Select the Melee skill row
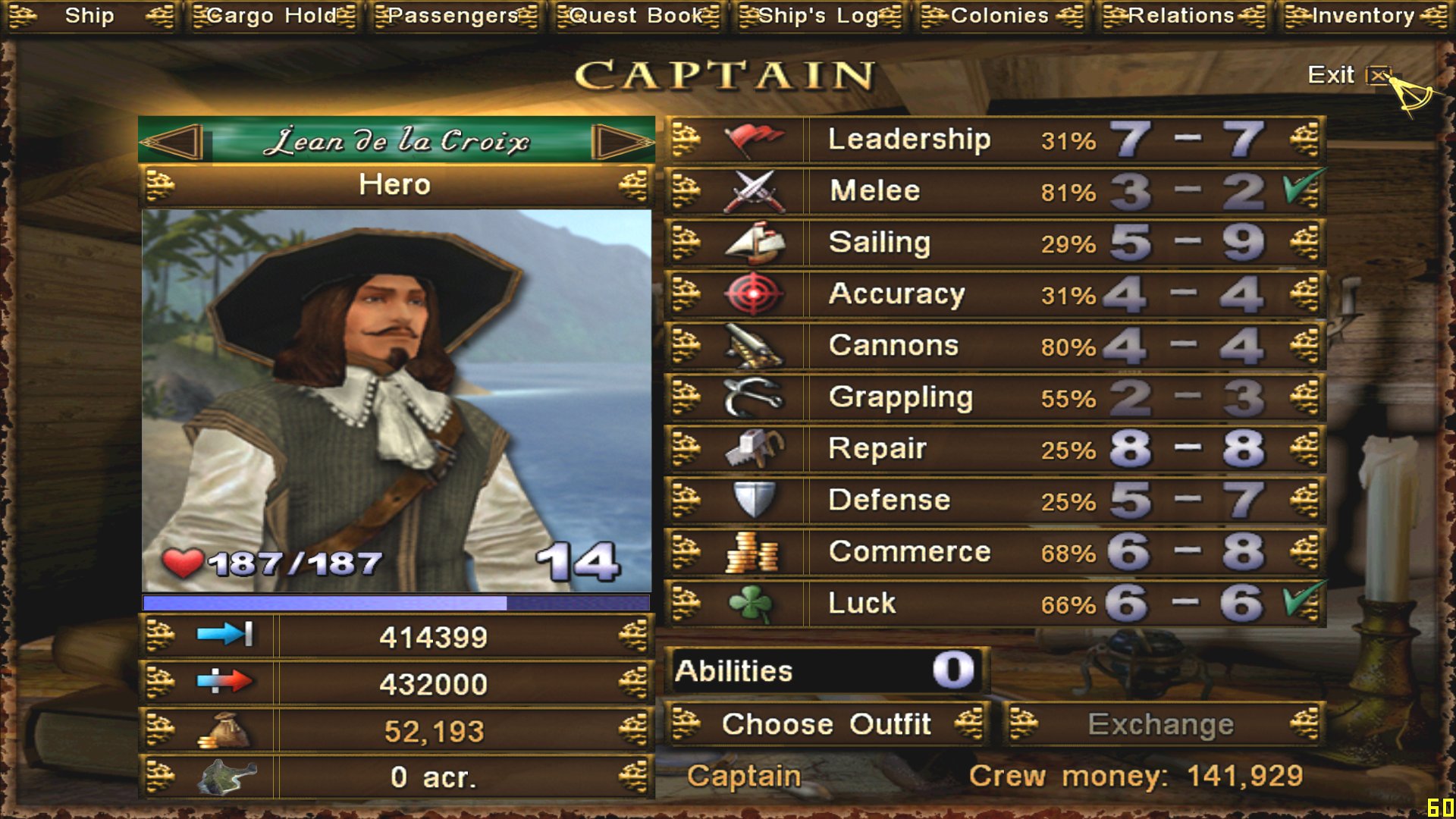1456x819 pixels. tap(993, 191)
